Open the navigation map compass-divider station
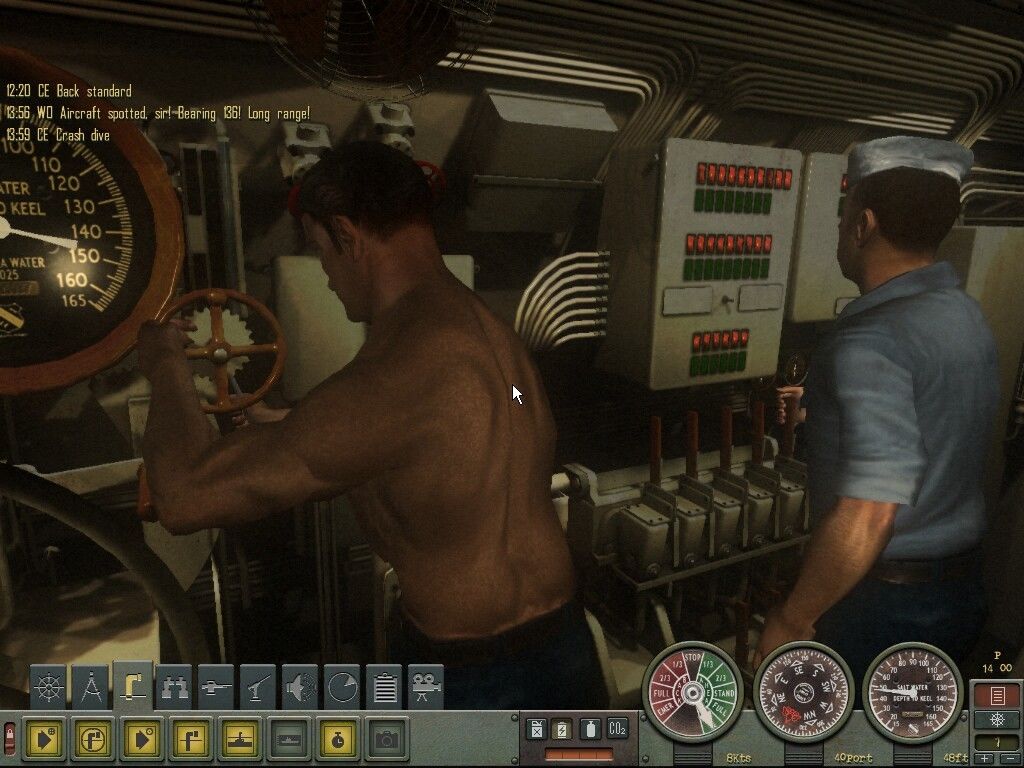 coord(91,687)
